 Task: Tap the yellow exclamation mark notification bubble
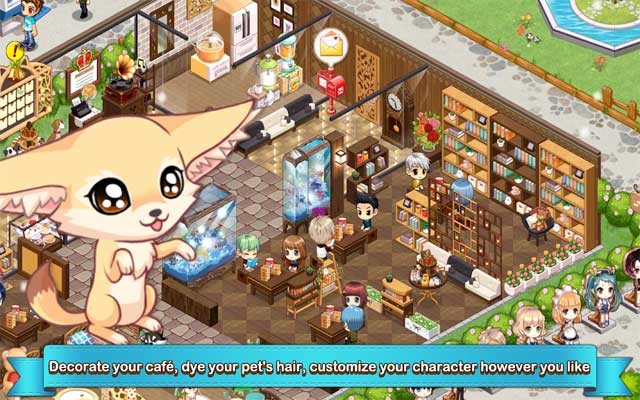point(15,51)
